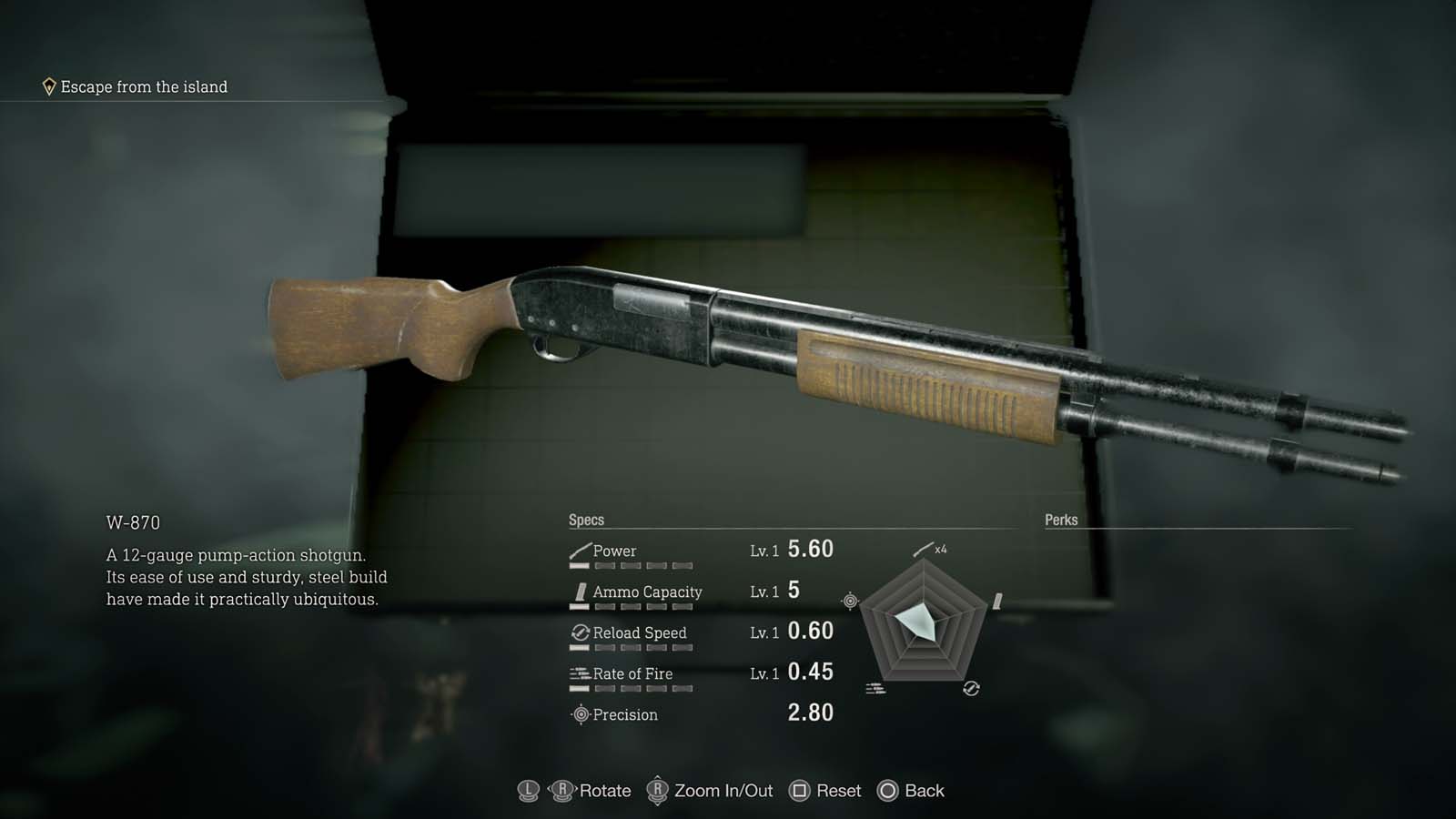
Task: Click the Ammo Capacity shell icon
Action: (x=580, y=591)
